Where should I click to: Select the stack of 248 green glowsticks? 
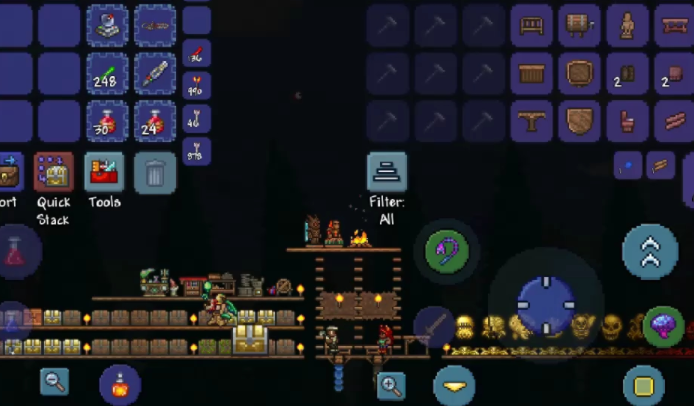tap(106, 73)
